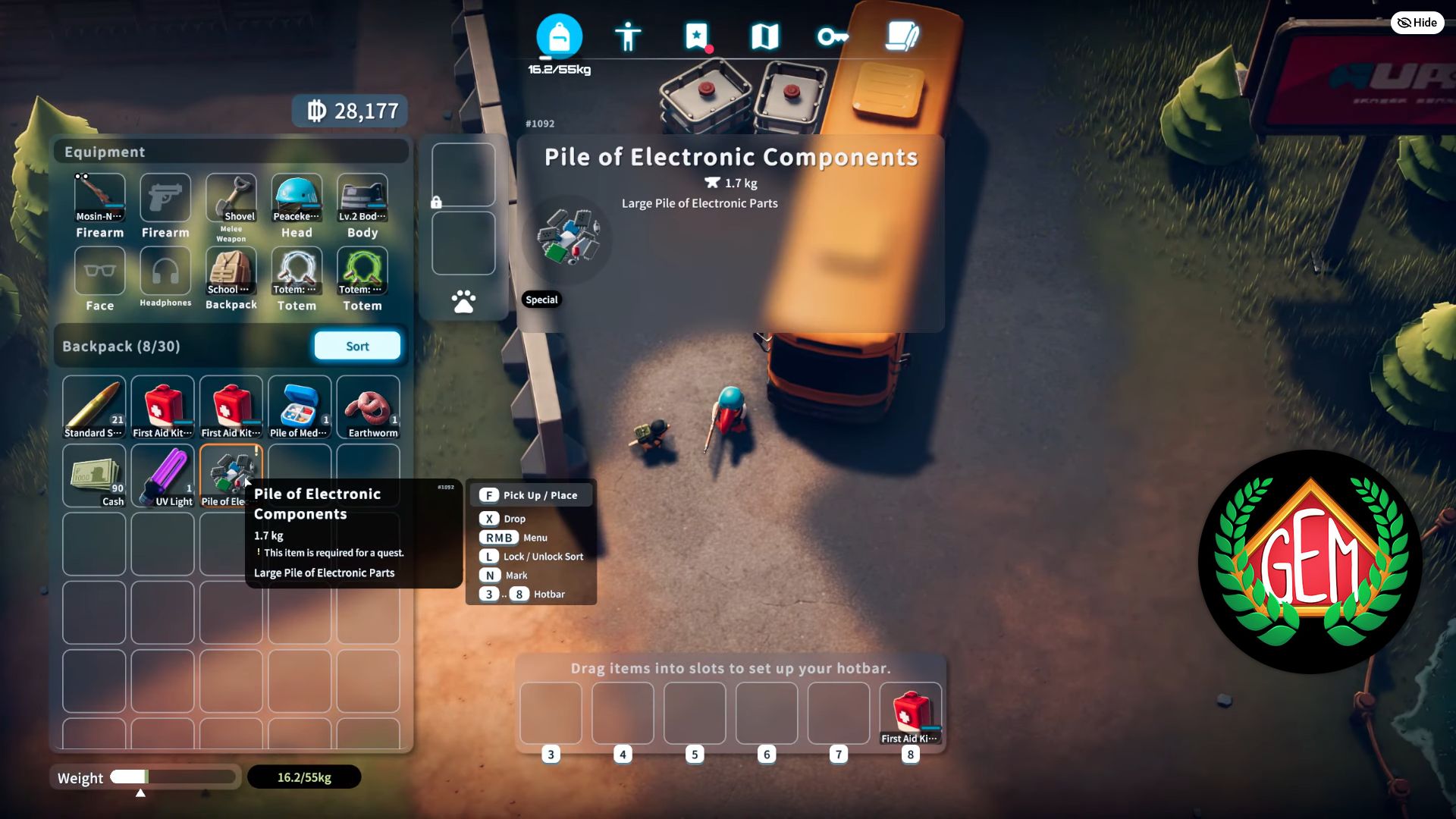Click the weight progress bar
The height and width of the screenshot is (819, 1456).
pos(173,777)
